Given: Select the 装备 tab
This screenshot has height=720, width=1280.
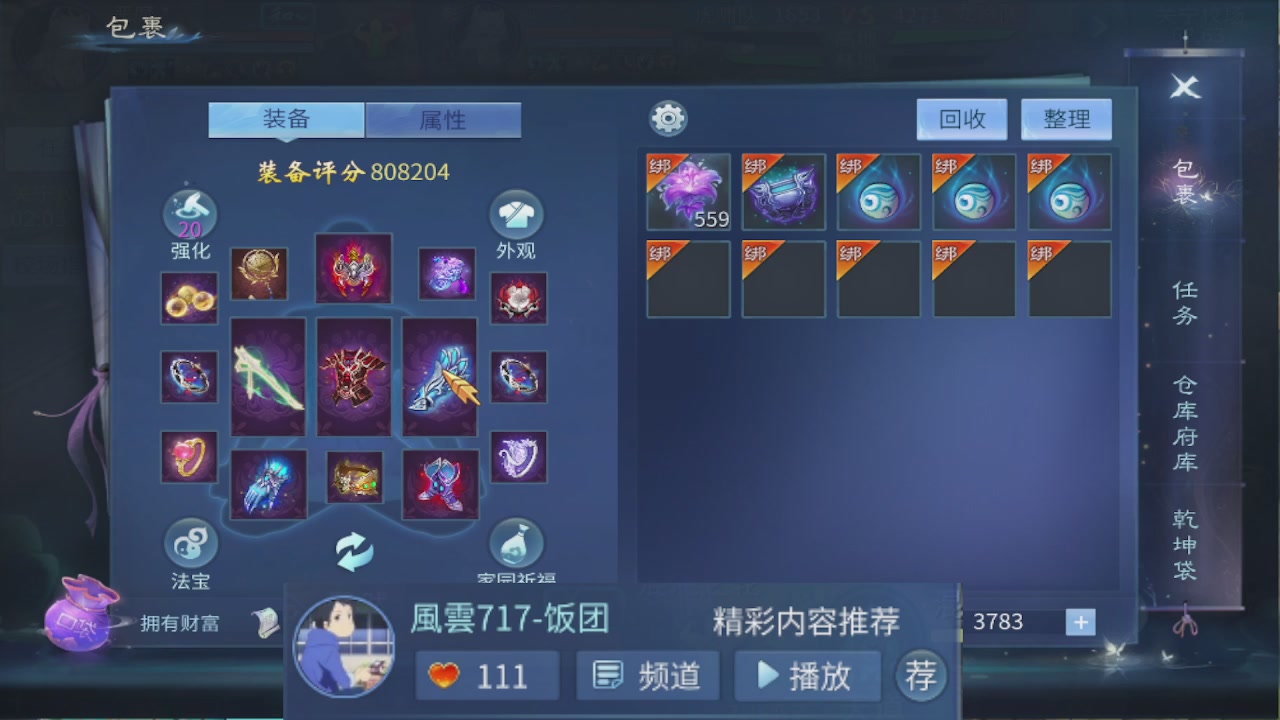Looking at the screenshot, I should coord(286,119).
